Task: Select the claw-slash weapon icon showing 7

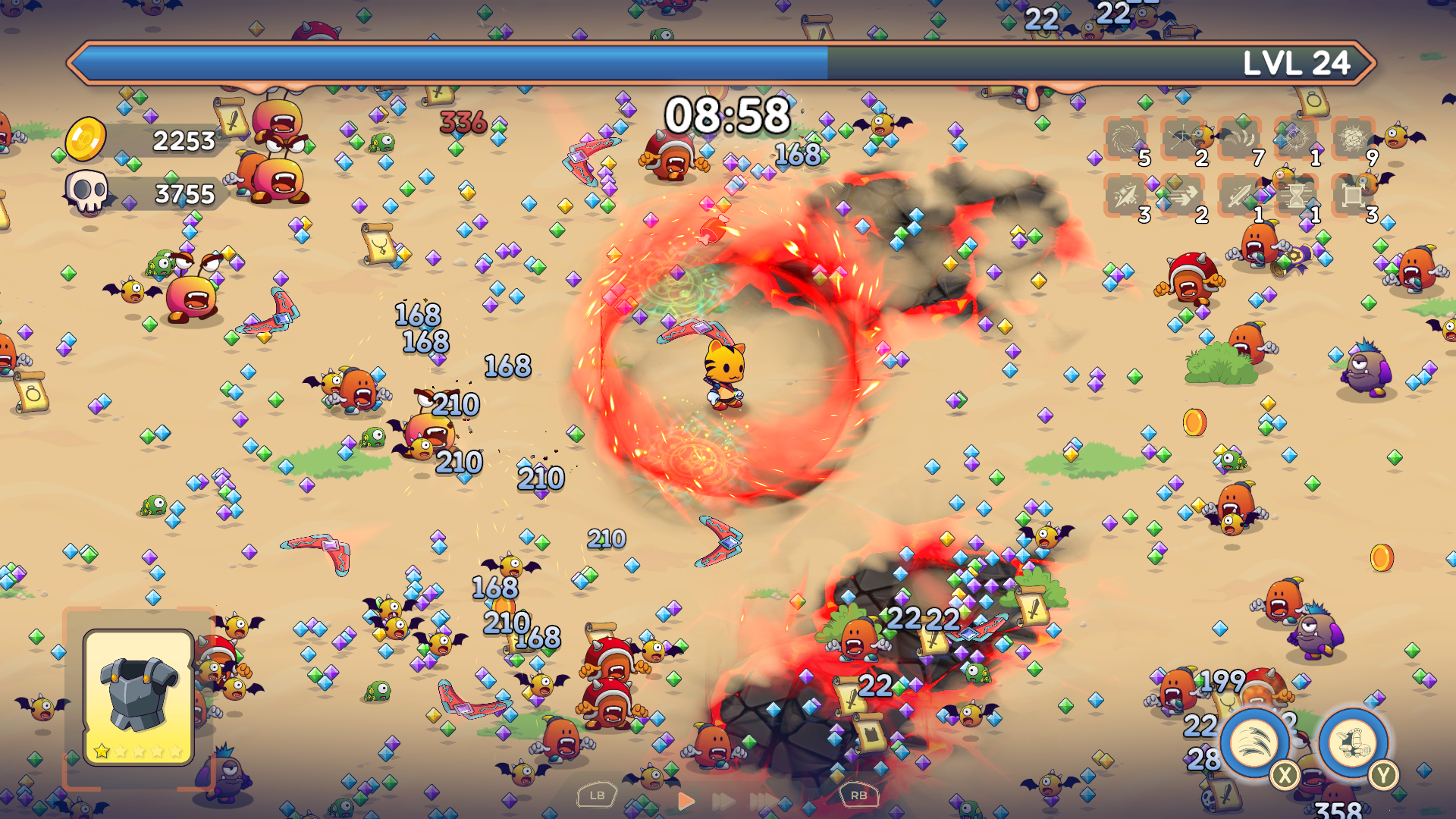Action: coord(1241,138)
